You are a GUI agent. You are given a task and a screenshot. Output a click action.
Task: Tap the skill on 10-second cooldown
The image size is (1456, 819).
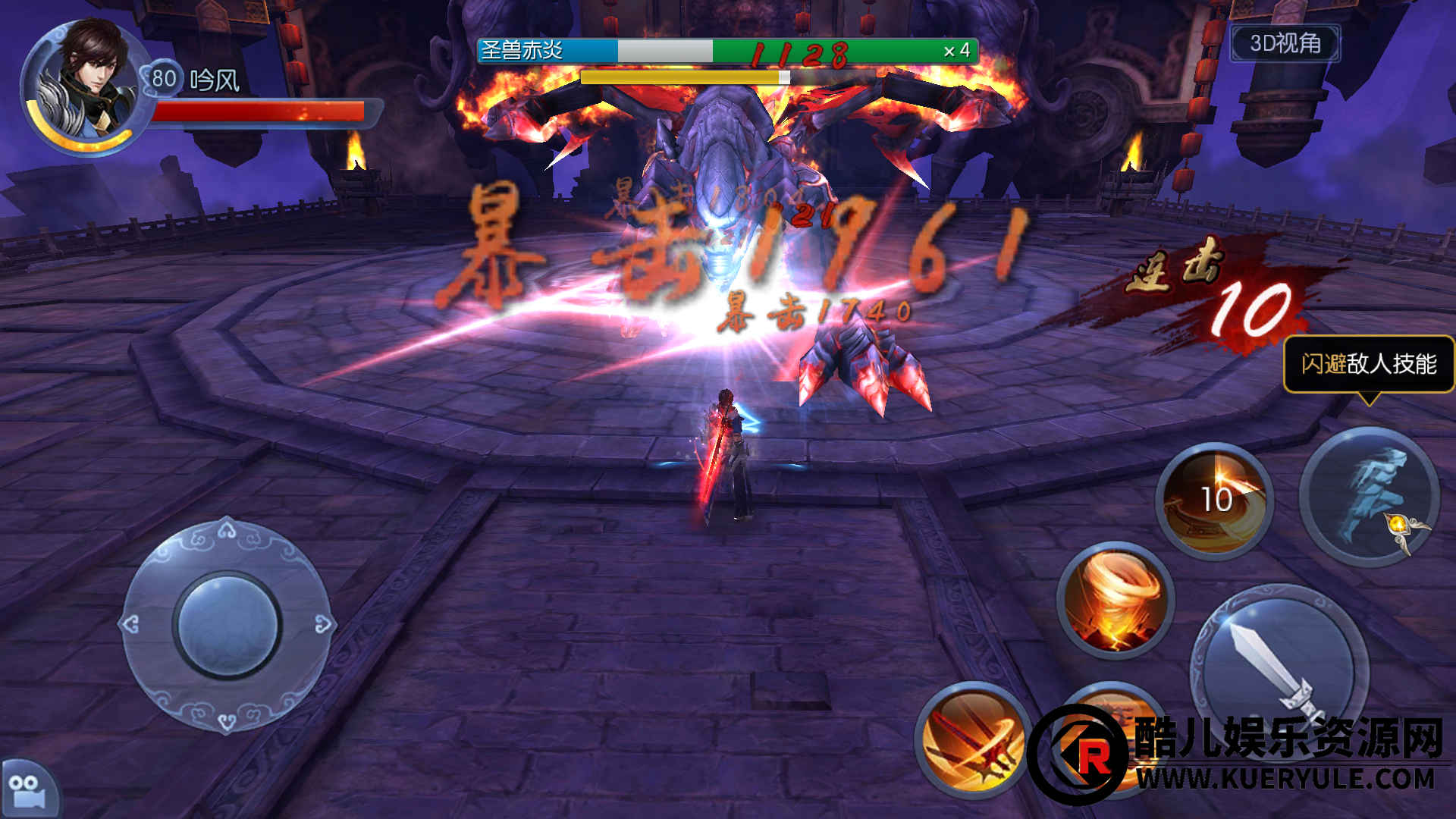1215,500
